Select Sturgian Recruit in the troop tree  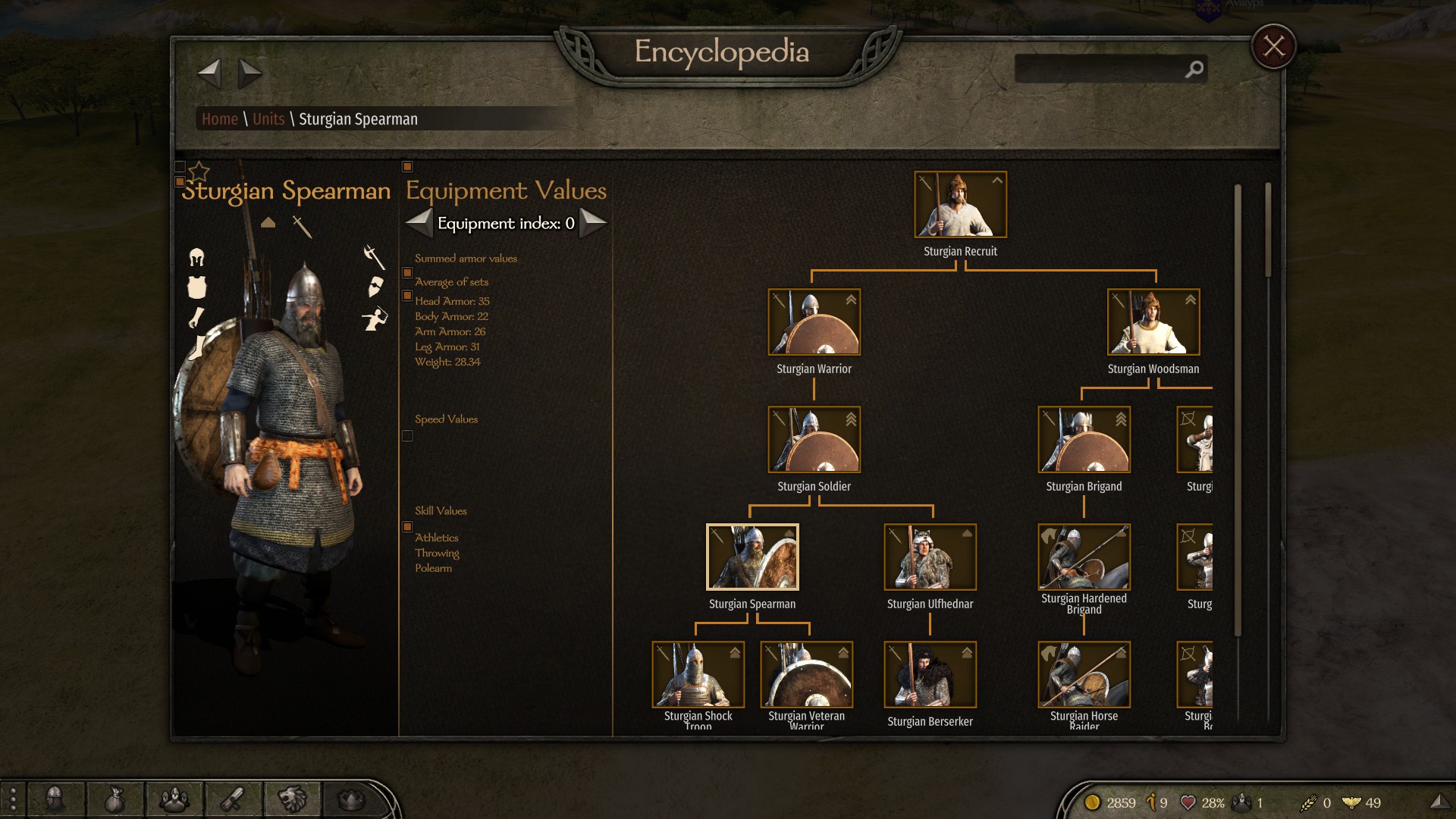tap(960, 205)
